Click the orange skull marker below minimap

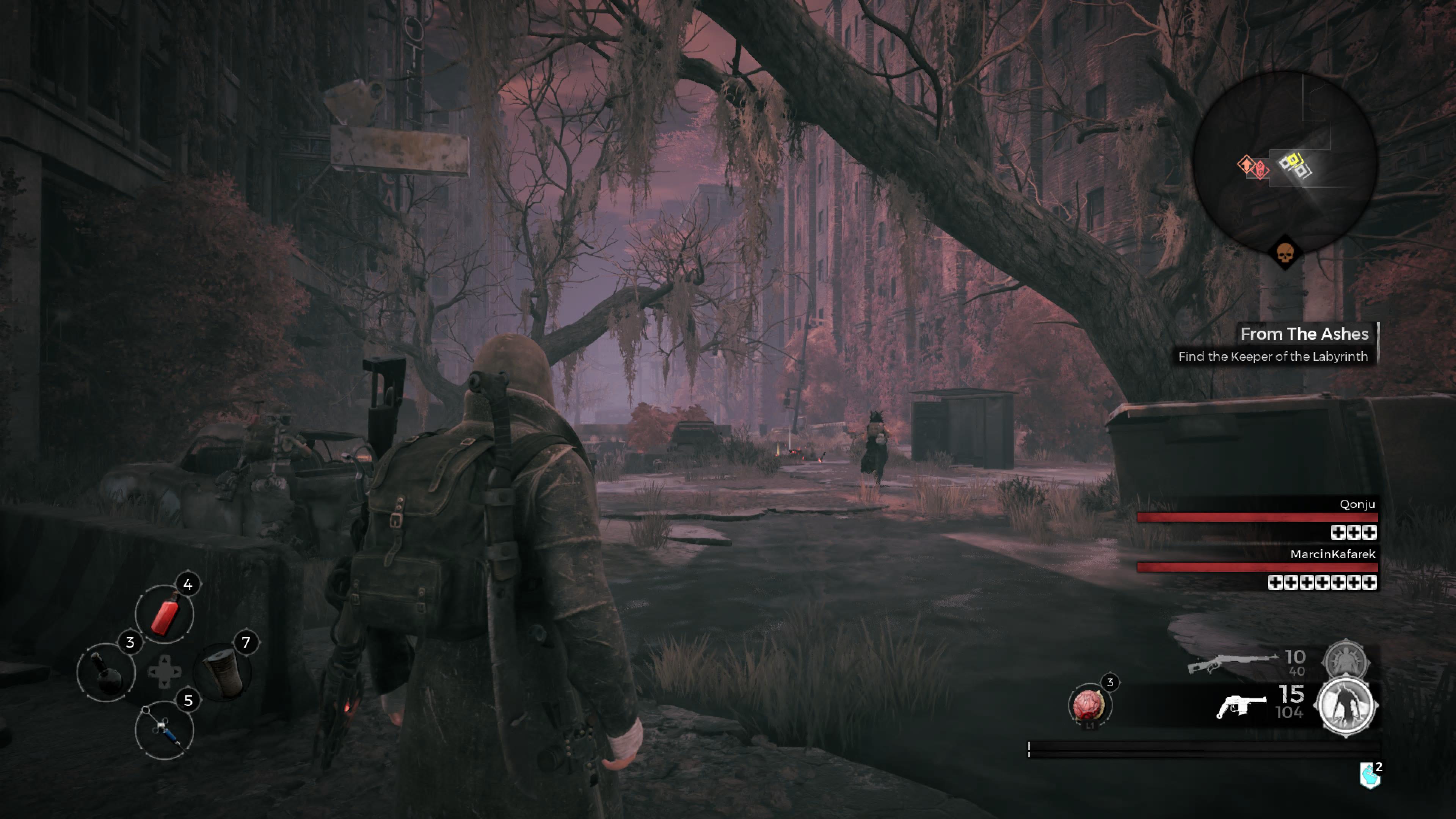point(1285,253)
